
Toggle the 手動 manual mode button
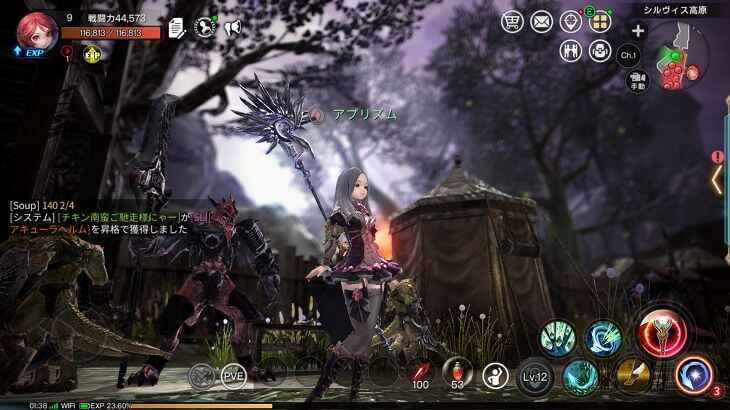point(638,84)
